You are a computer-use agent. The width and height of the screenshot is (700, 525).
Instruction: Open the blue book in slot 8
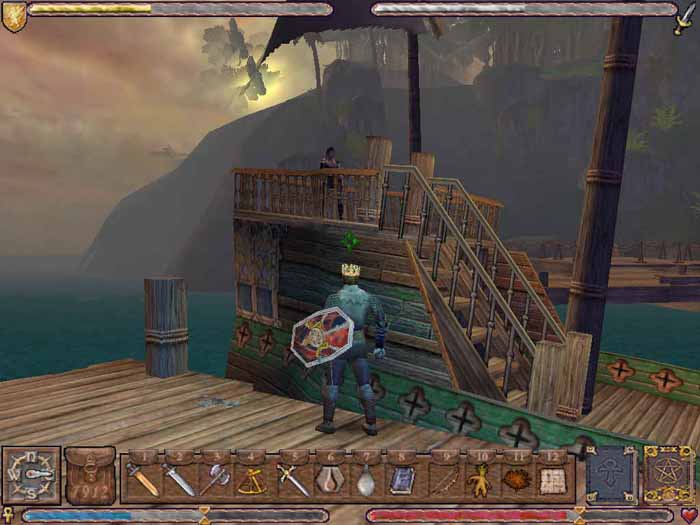(402, 480)
